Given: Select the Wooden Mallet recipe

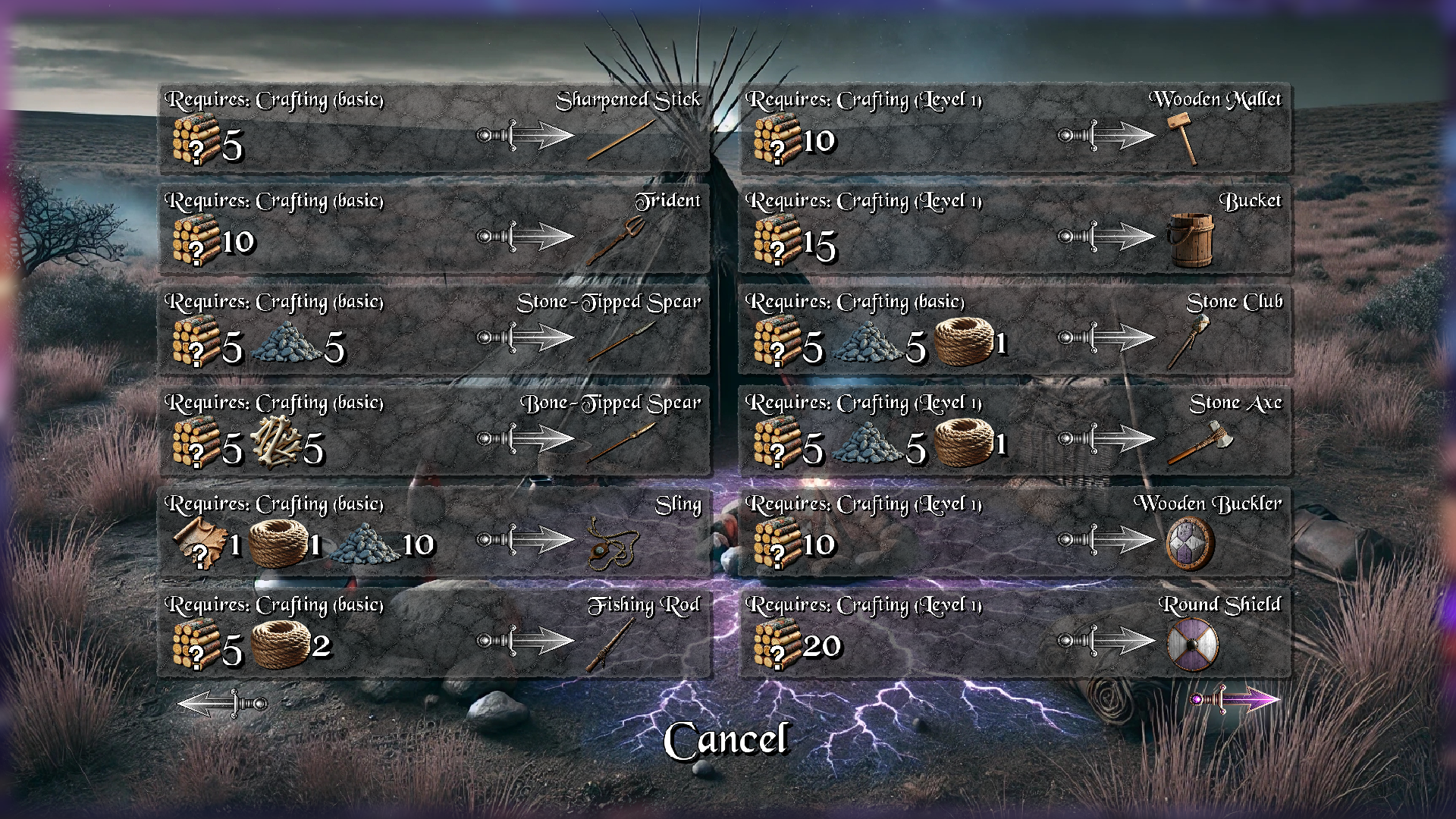Looking at the screenshot, I should tap(1015, 129).
